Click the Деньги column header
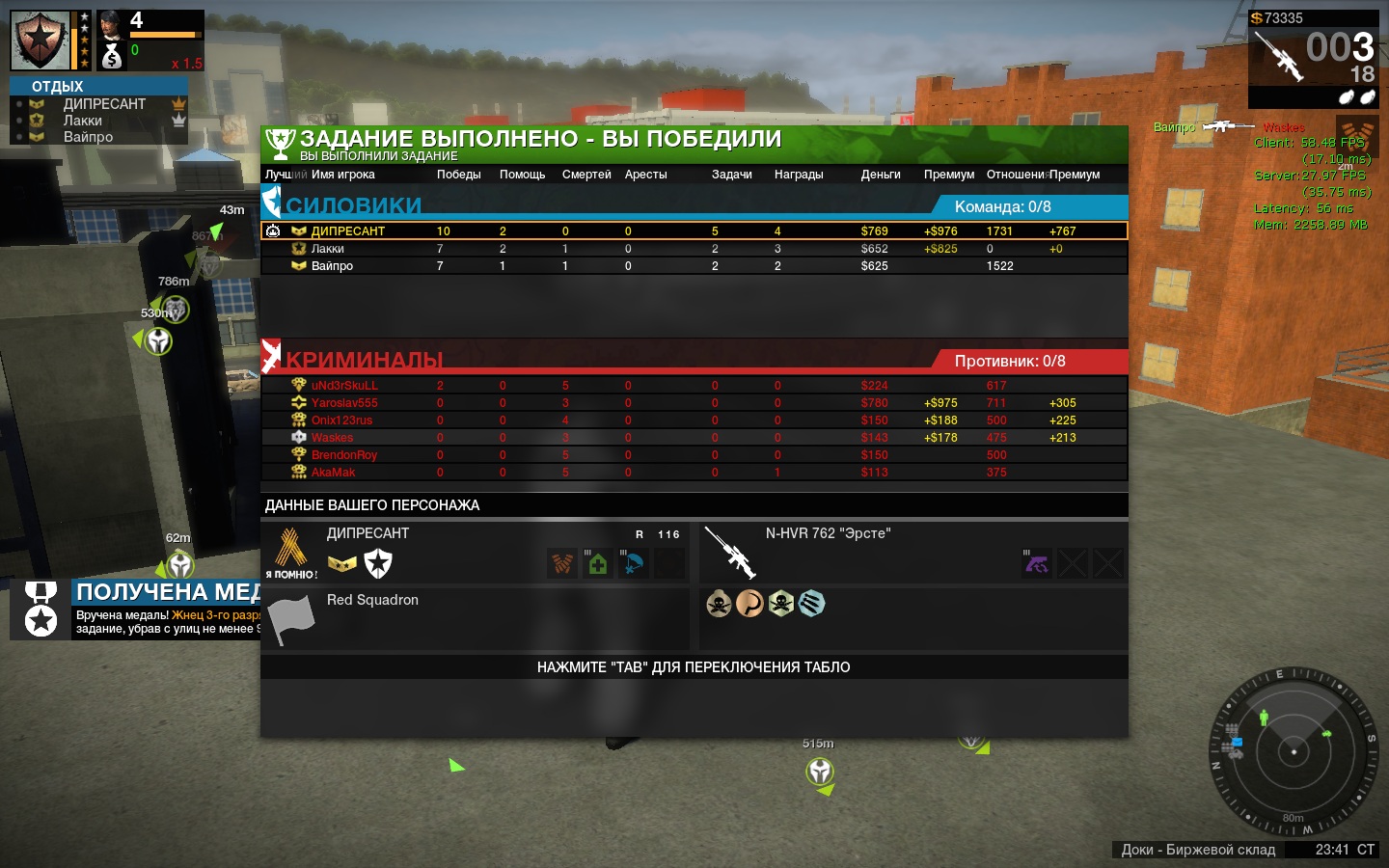 (881, 175)
